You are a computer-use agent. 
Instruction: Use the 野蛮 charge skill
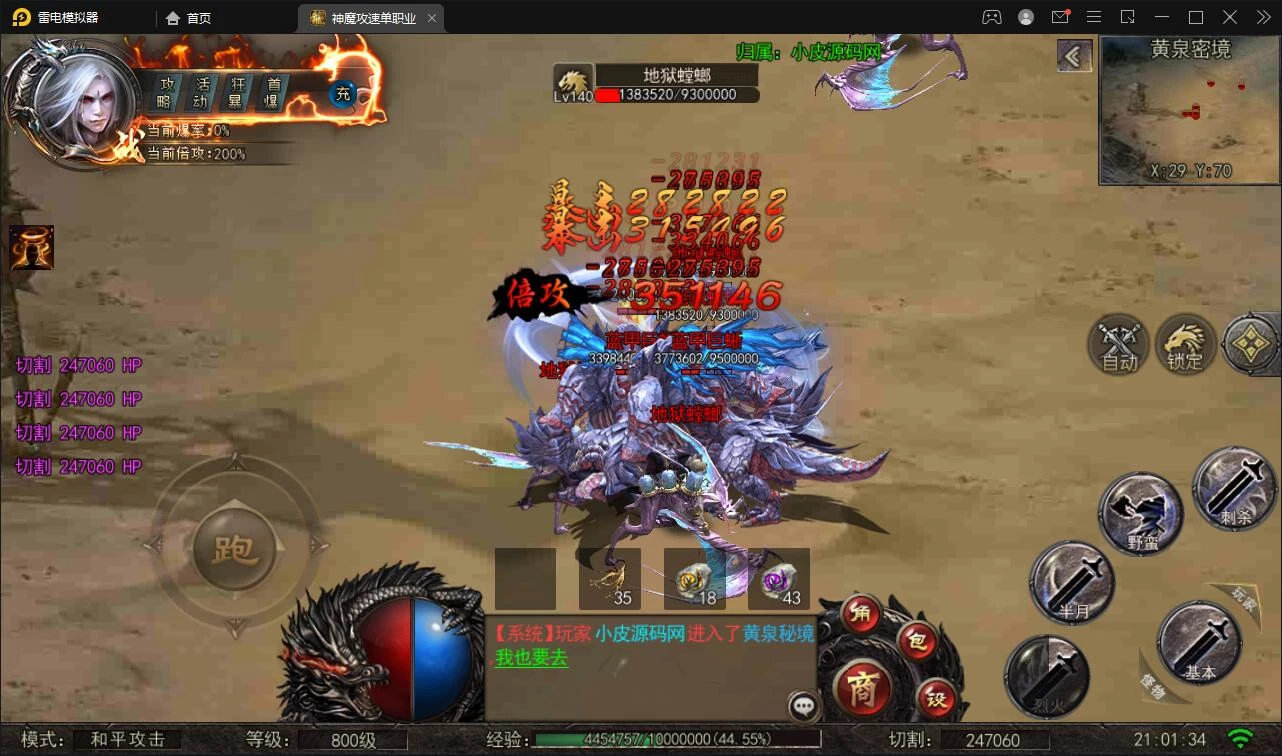click(x=1141, y=514)
